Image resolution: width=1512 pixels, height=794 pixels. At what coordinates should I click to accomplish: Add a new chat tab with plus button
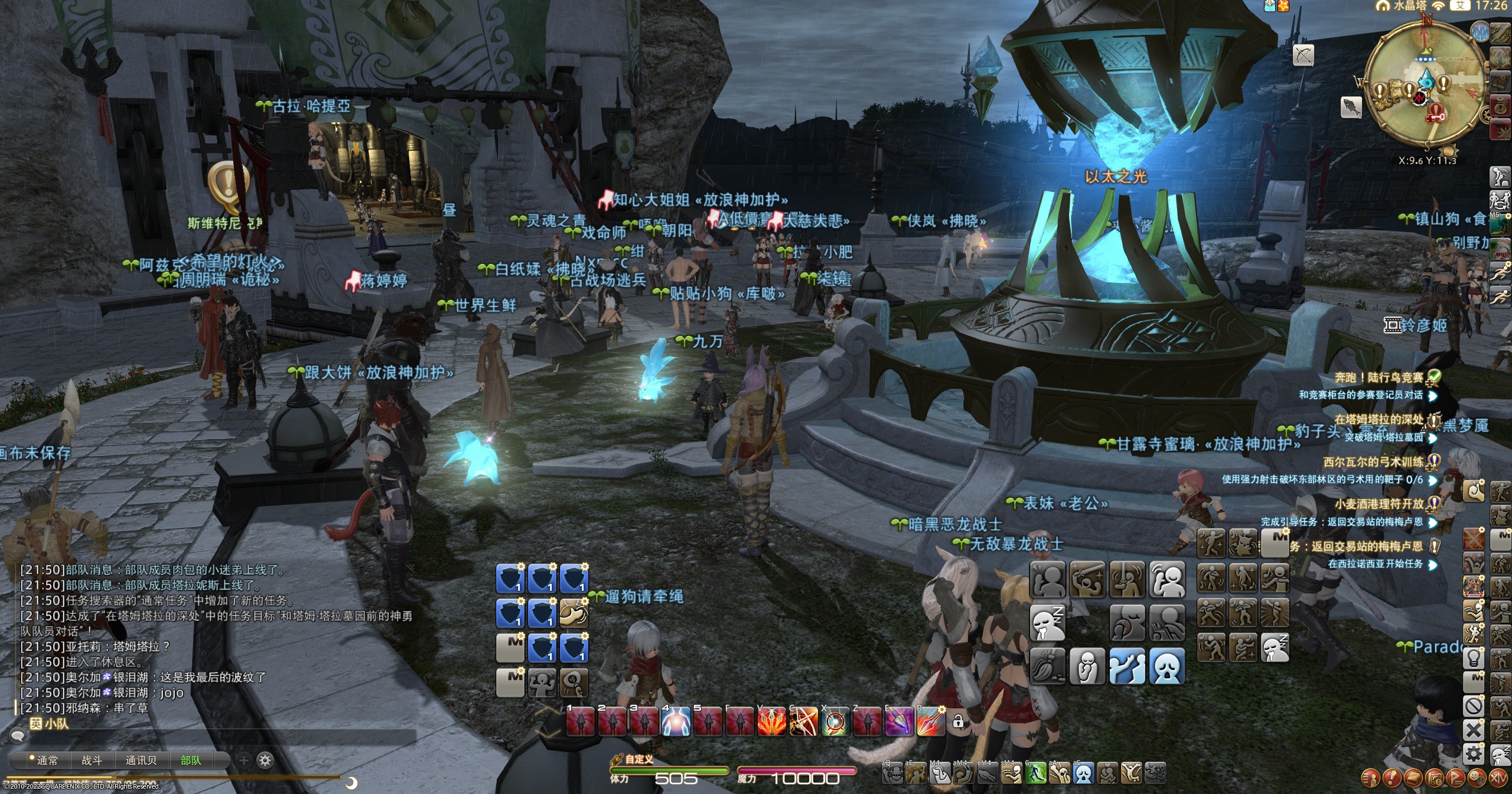(244, 760)
